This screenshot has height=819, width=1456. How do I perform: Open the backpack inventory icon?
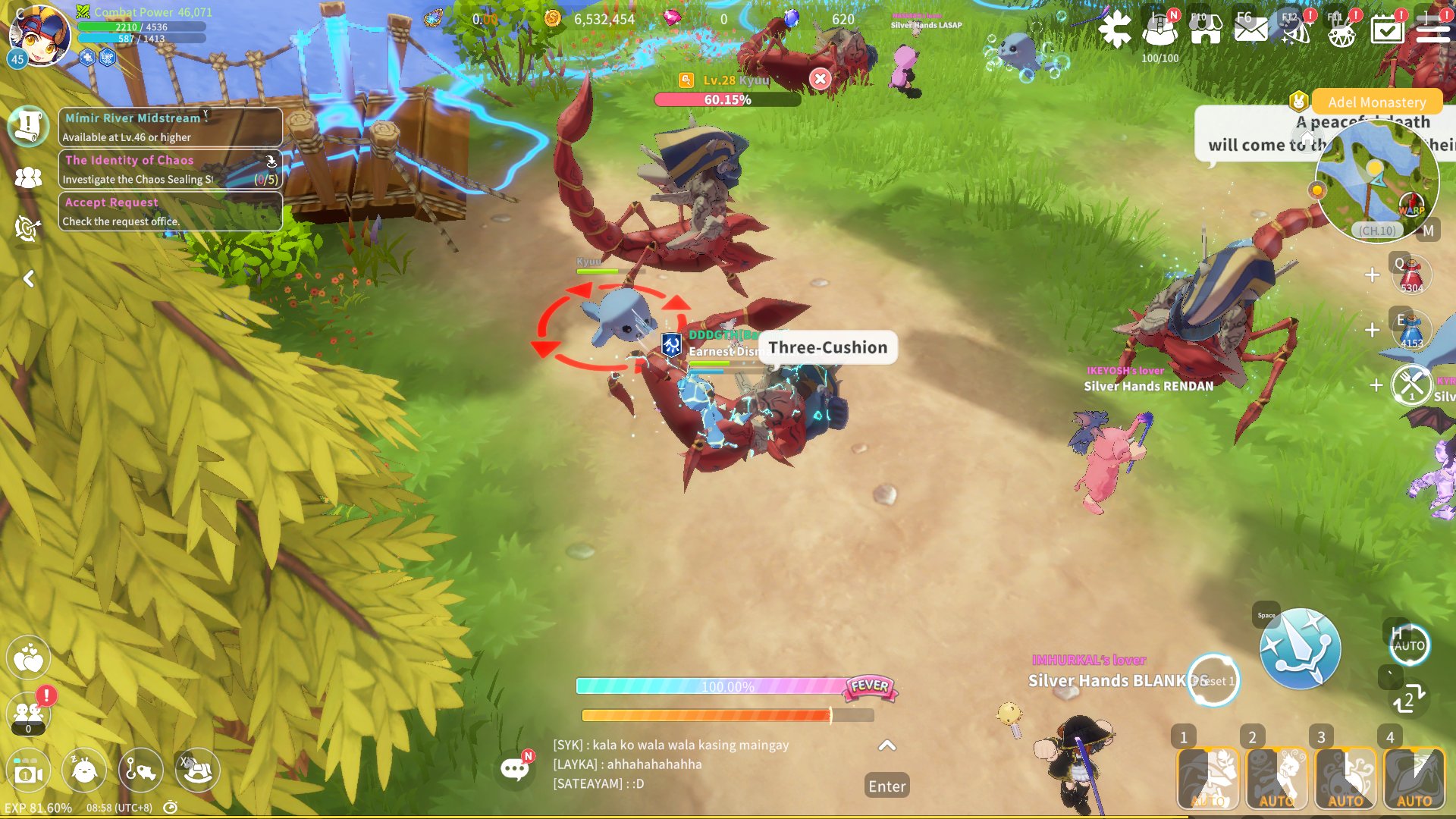pos(1159,30)
